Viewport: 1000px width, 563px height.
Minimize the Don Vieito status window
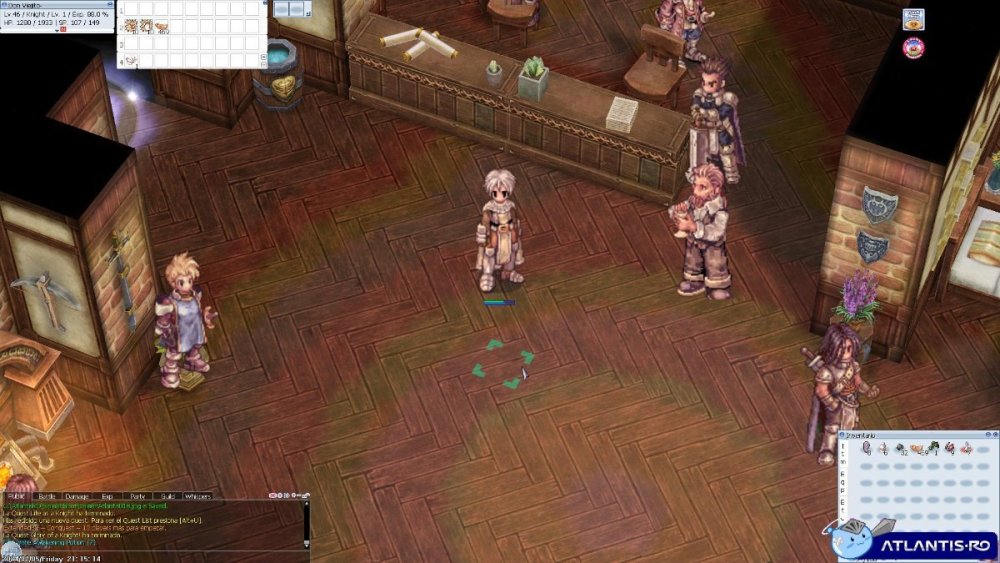click(110, 4)
